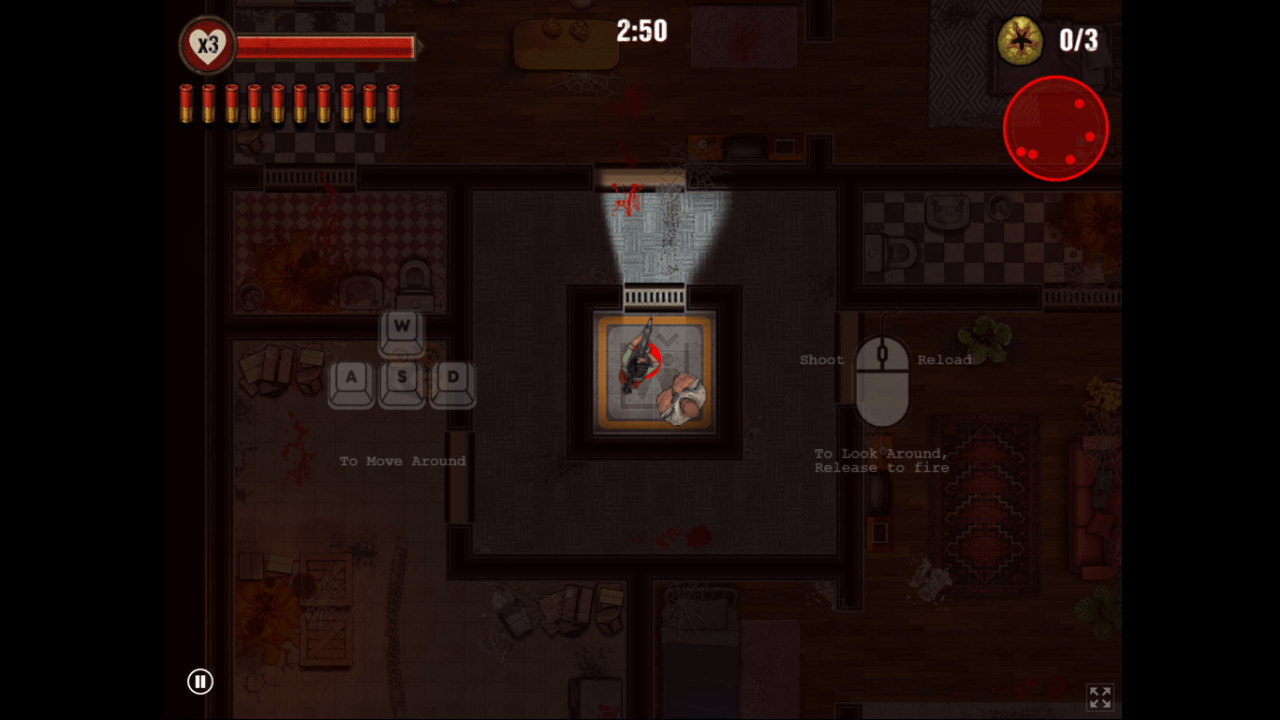1280x720 pixels.
Task: Toggle fullscreen with the expand icon
Action: [1099, 697]
